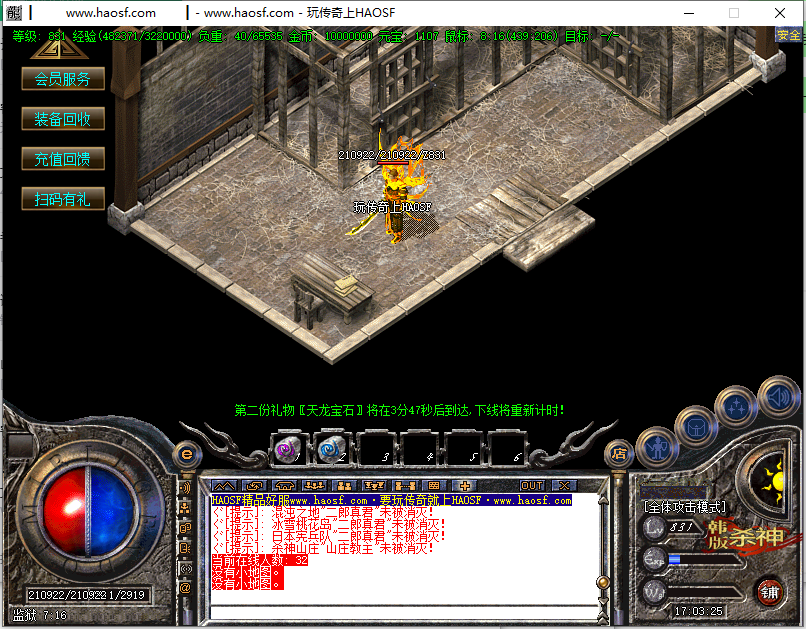
Task: Open the skills button with four stars
Action: pos(737,406)
